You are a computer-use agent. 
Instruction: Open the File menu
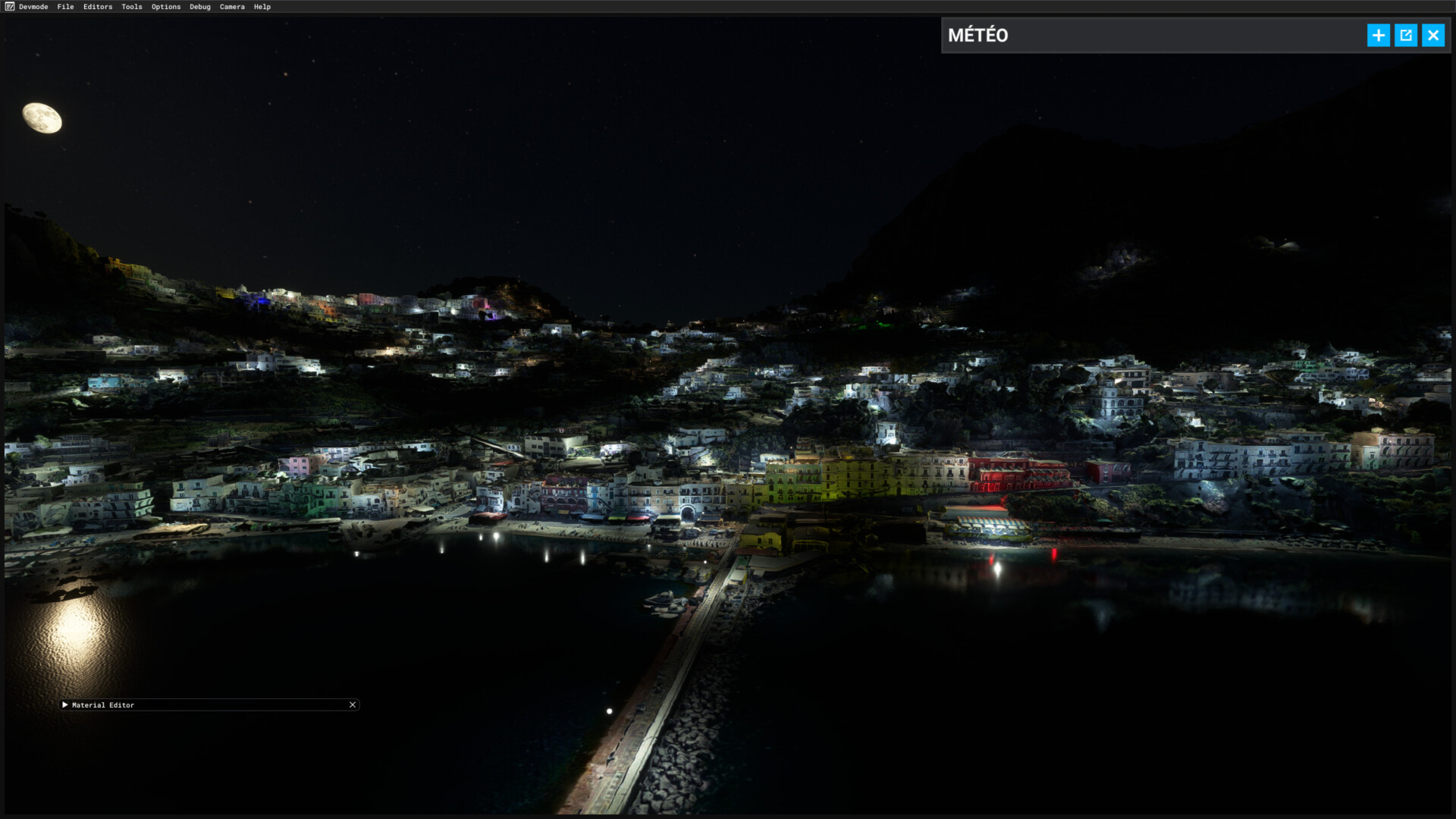coord(65,7)
